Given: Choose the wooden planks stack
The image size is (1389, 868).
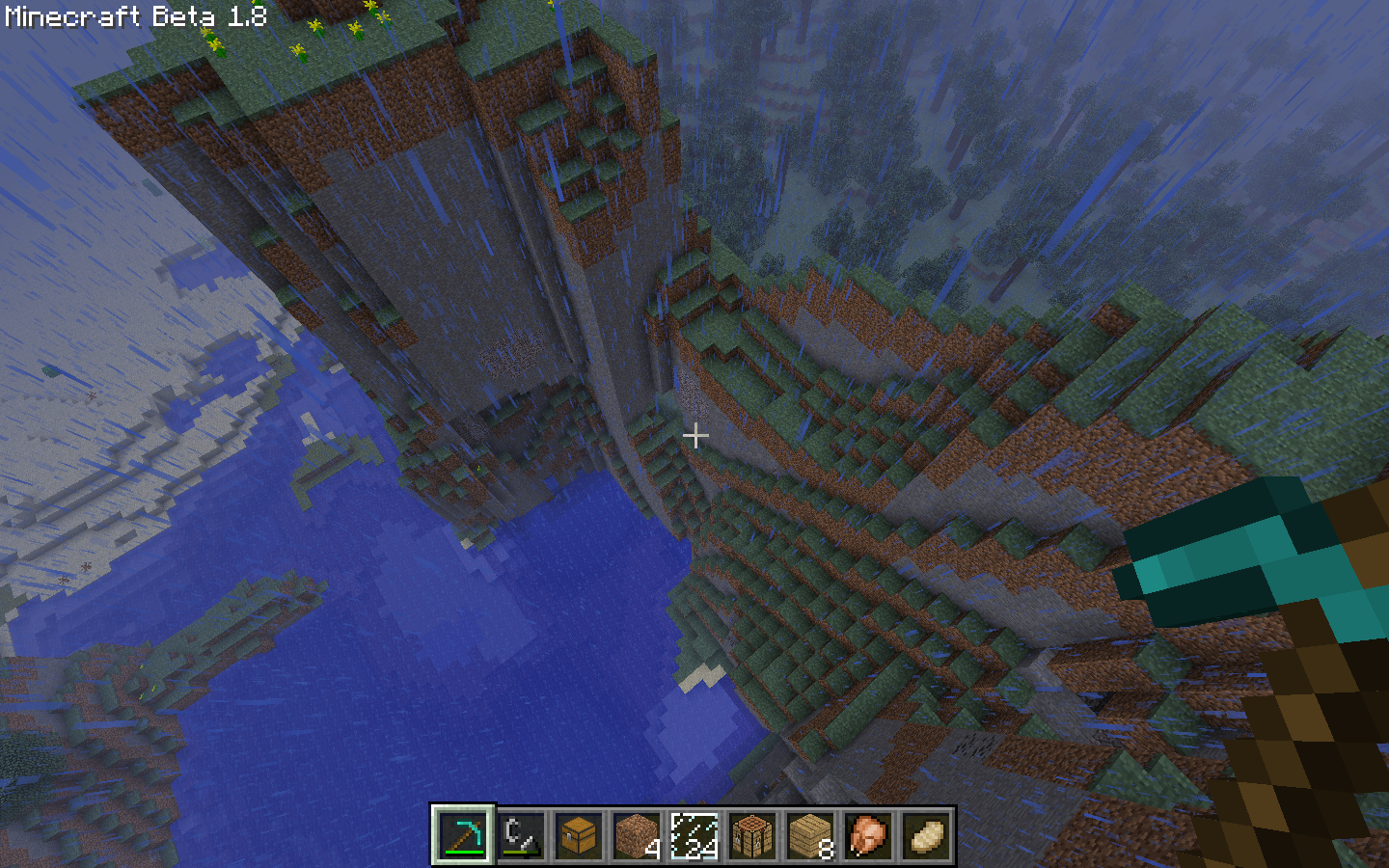Looking at the screenshot, I should [810, 835].
